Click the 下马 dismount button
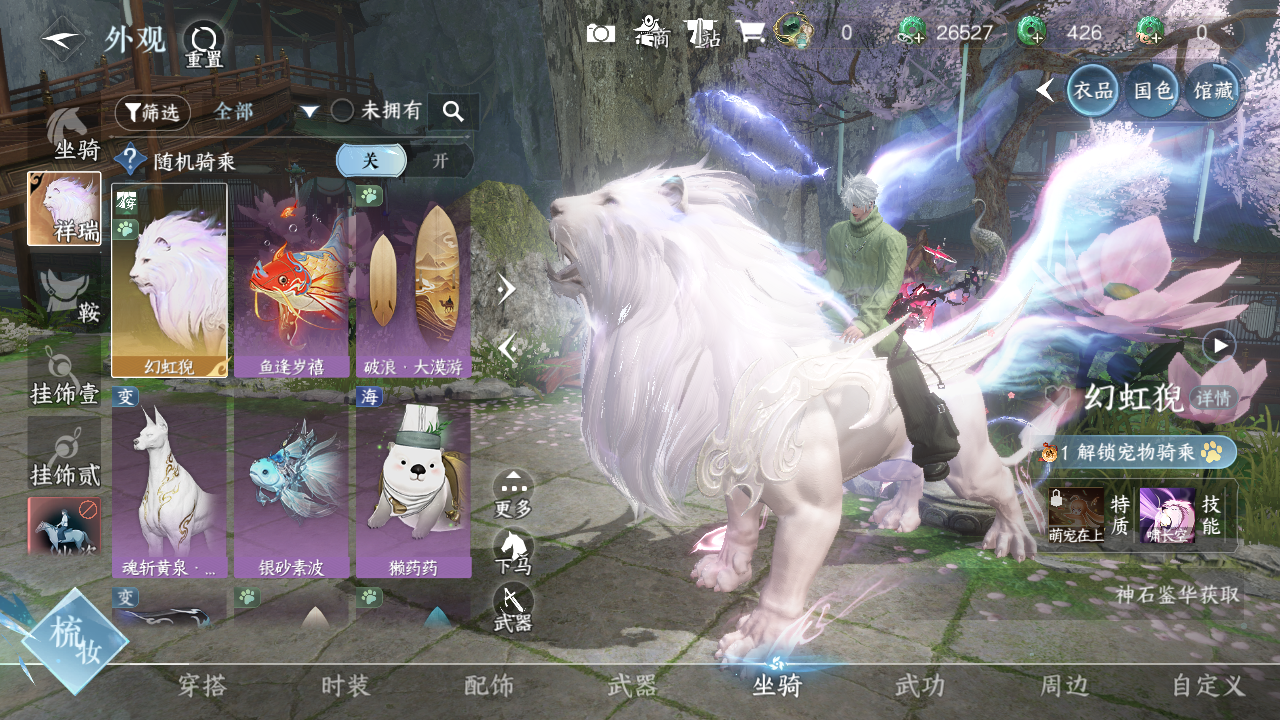The image size is (1280, 720). tap(513, 549)
